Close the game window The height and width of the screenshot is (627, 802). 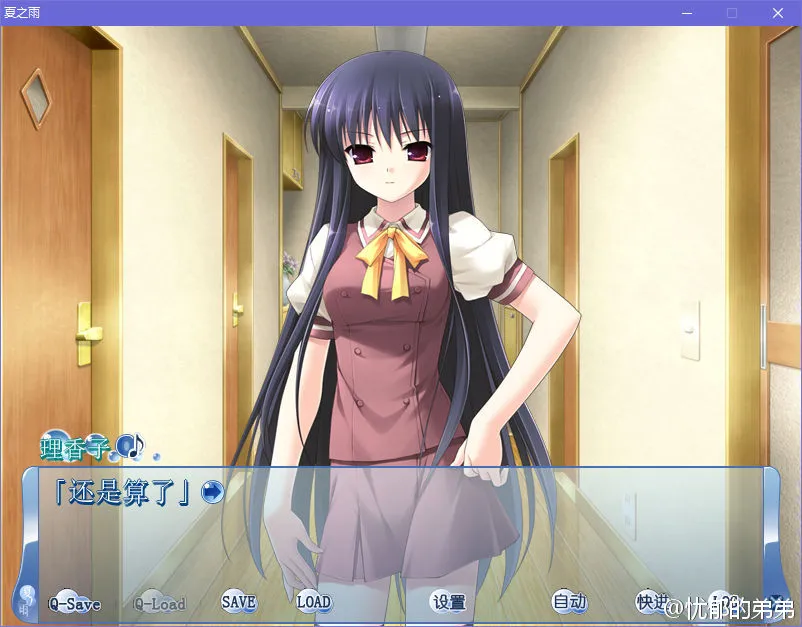[x=777, y=13]
